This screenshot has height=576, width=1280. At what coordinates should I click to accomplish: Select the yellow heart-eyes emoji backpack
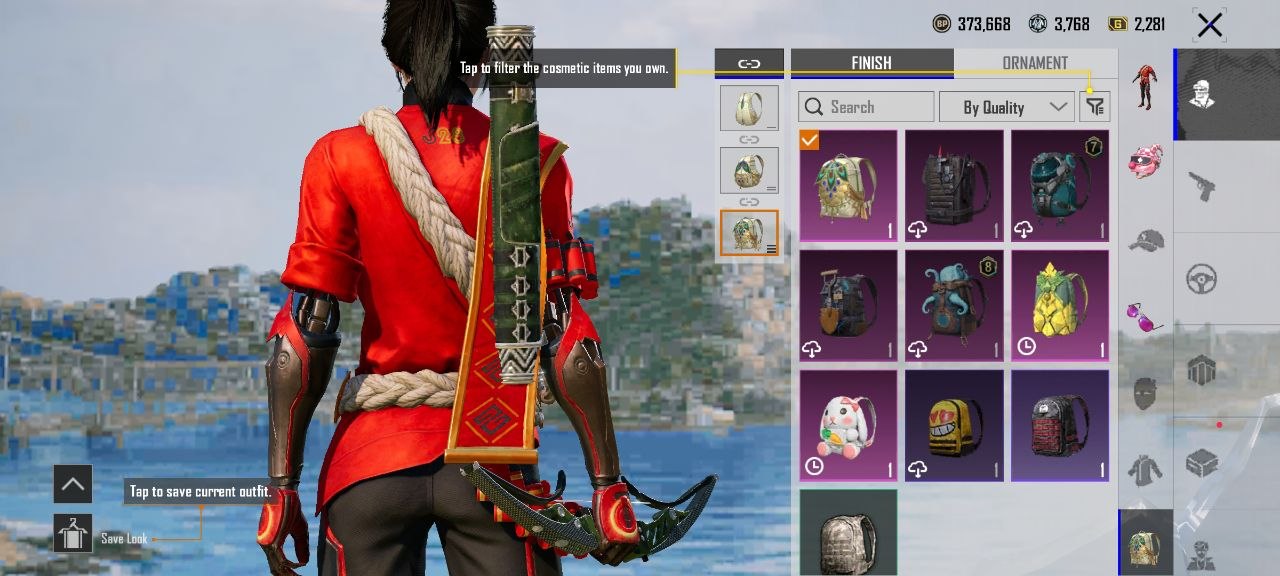point(954,425)
